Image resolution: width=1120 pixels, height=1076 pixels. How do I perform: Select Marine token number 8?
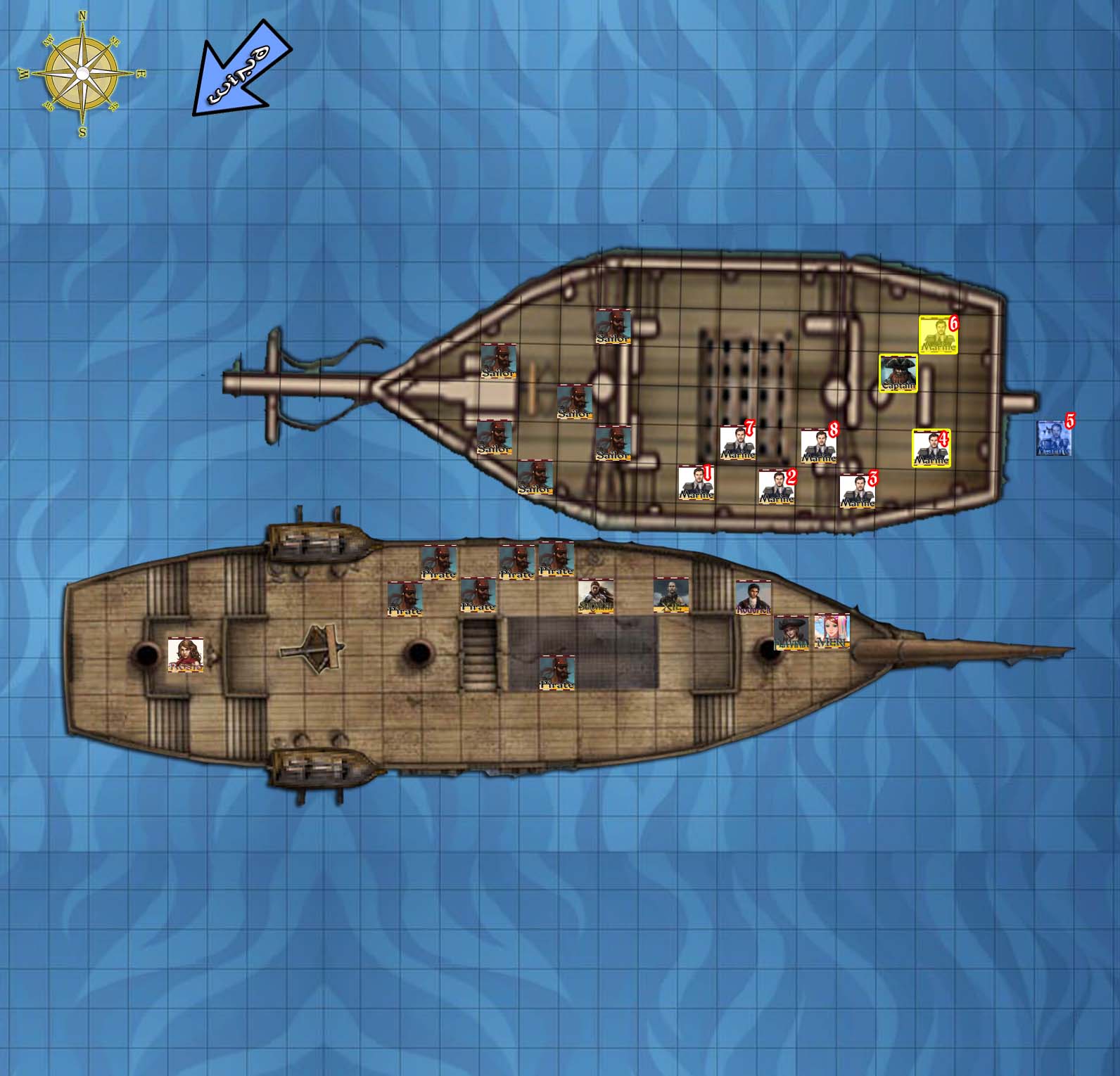818,447
